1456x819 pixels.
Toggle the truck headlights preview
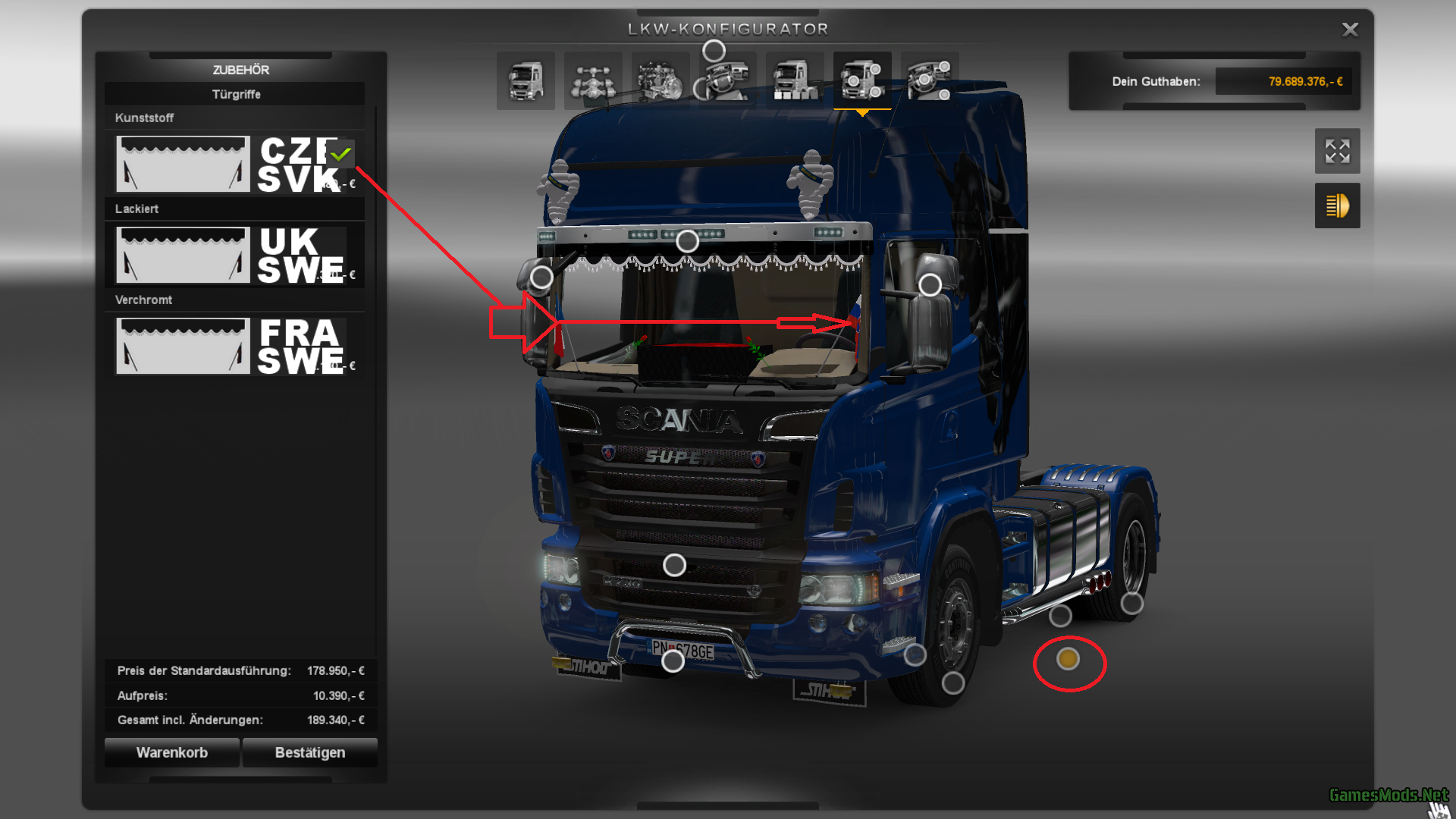pos(1337,206)
